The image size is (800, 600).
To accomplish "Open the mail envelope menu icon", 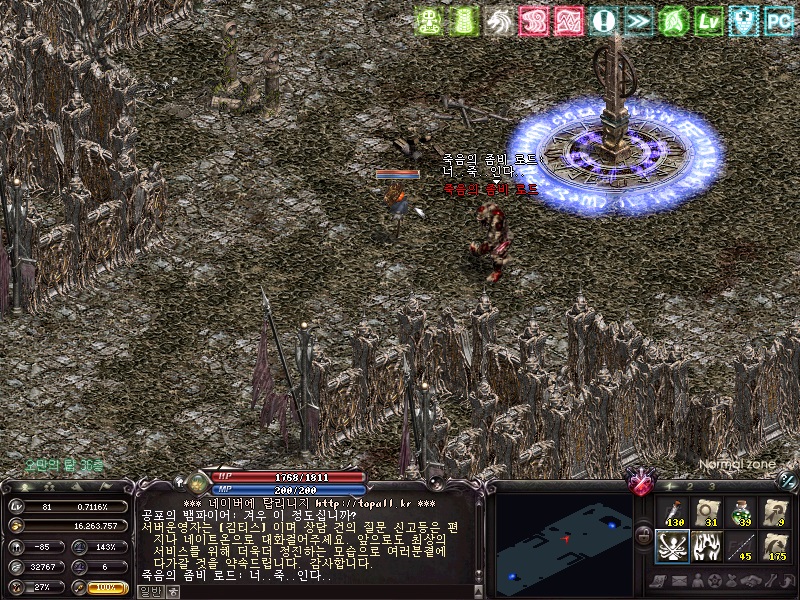I will coord(681,581).
